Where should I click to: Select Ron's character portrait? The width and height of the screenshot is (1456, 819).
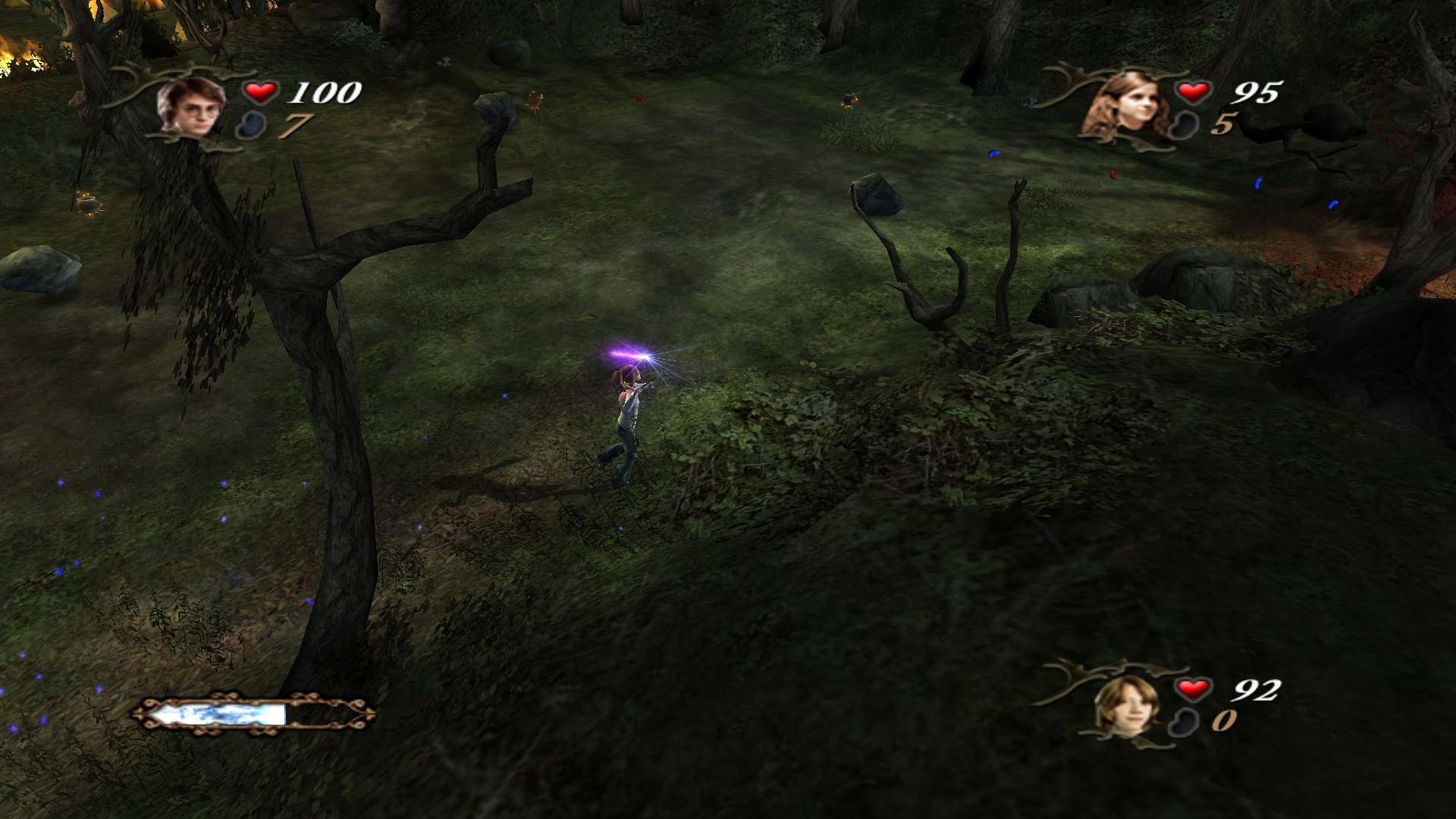click(1128, 705)
